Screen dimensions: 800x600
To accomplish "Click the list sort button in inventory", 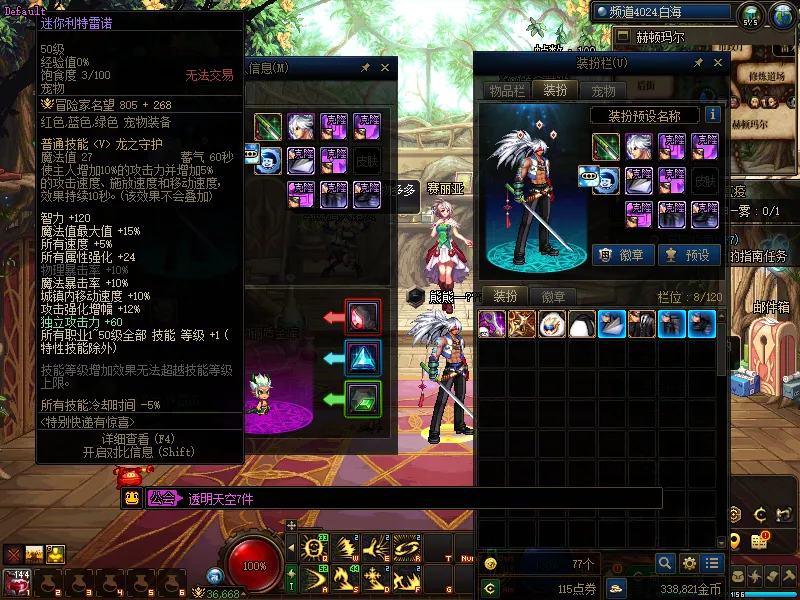I will pyautogui.click(x=712, y=563).
